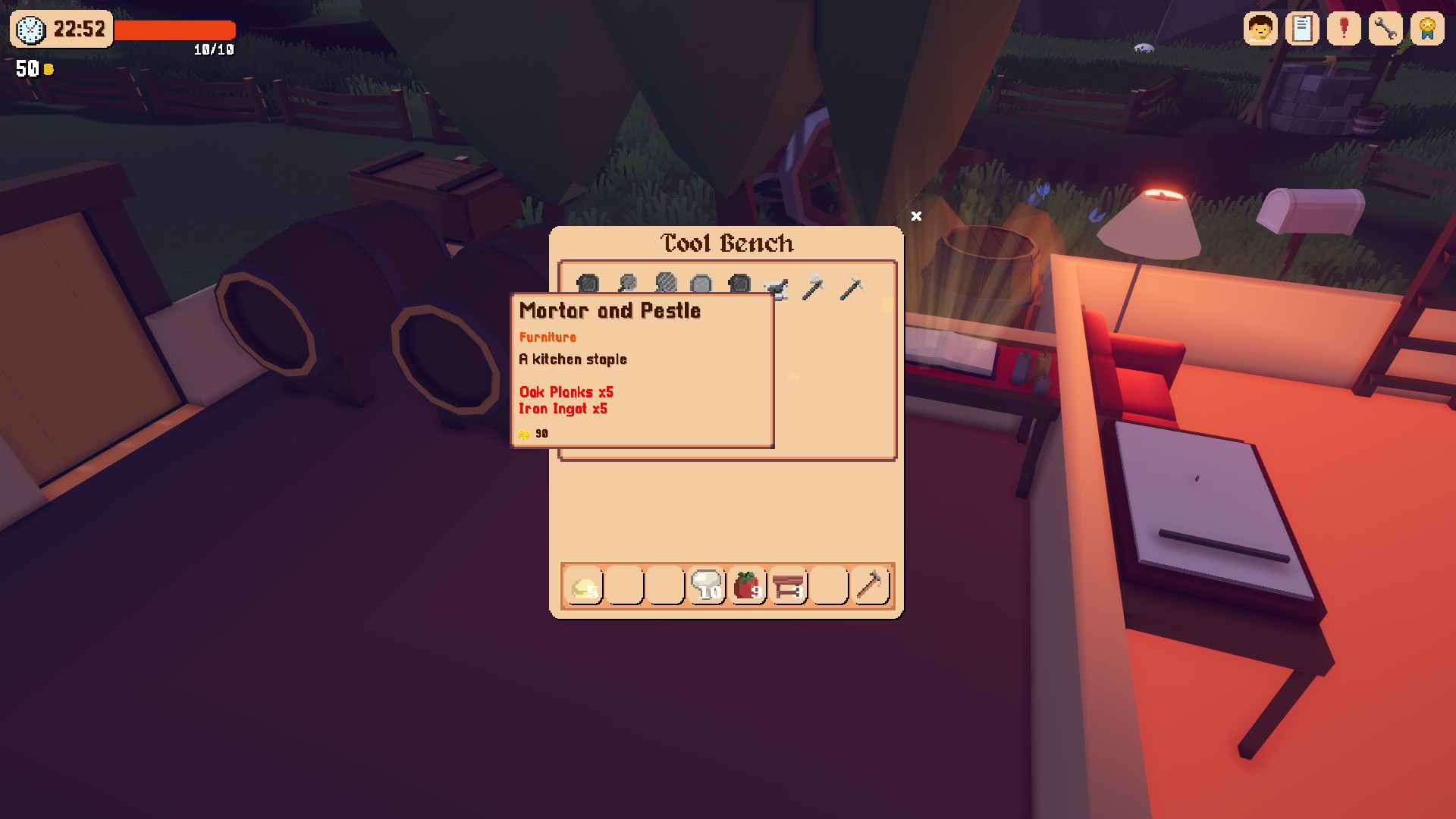This screenshot has height=819, width=1456.
Task: Select the dough stack in the hotbar
Action: pos(584,585)
